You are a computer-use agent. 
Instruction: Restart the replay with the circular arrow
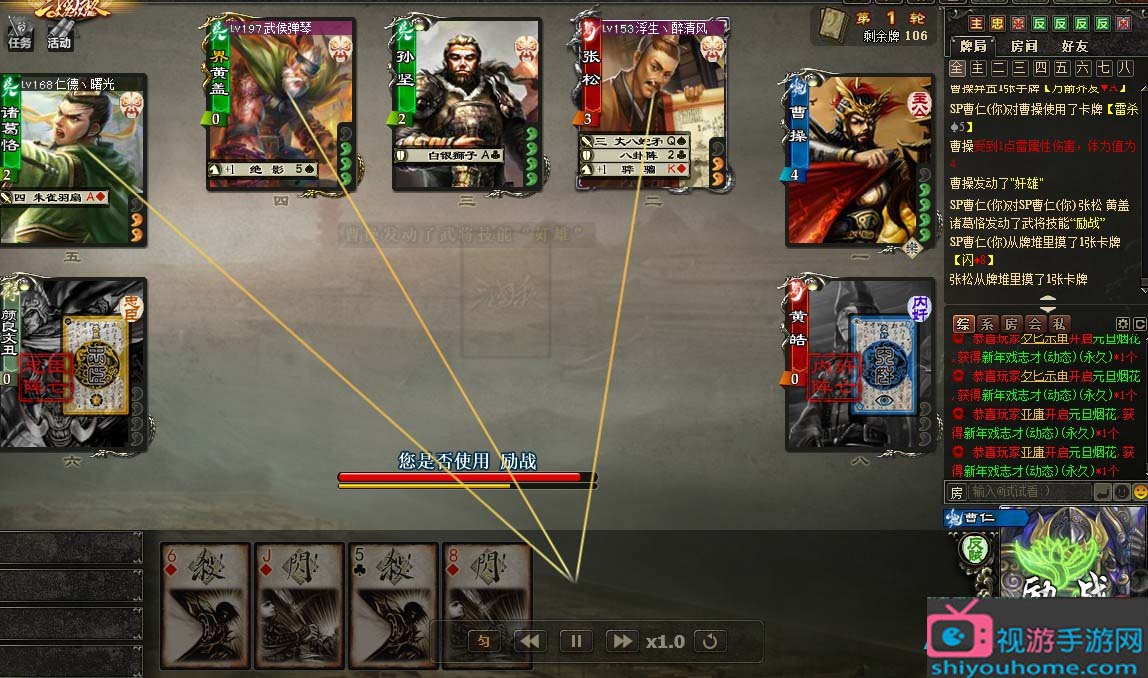tap(710, 641)
